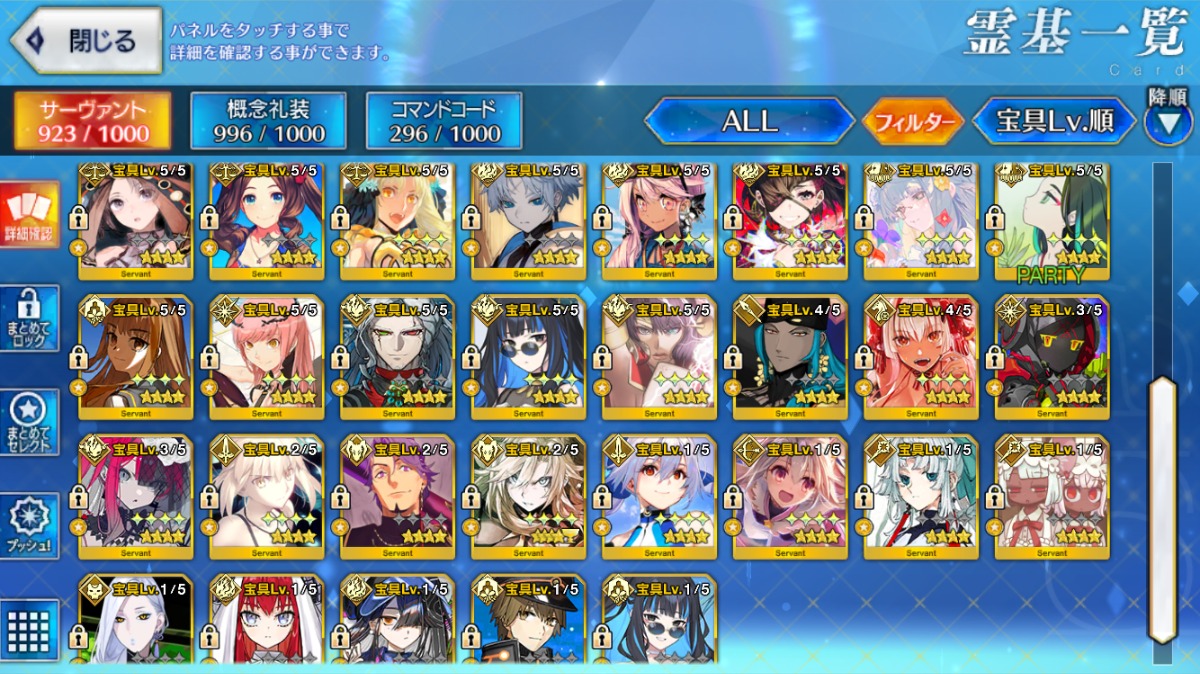1200x674 pixels.
Task: Pick the purple-haired bearded servant card
Action: tap(398, 497)
